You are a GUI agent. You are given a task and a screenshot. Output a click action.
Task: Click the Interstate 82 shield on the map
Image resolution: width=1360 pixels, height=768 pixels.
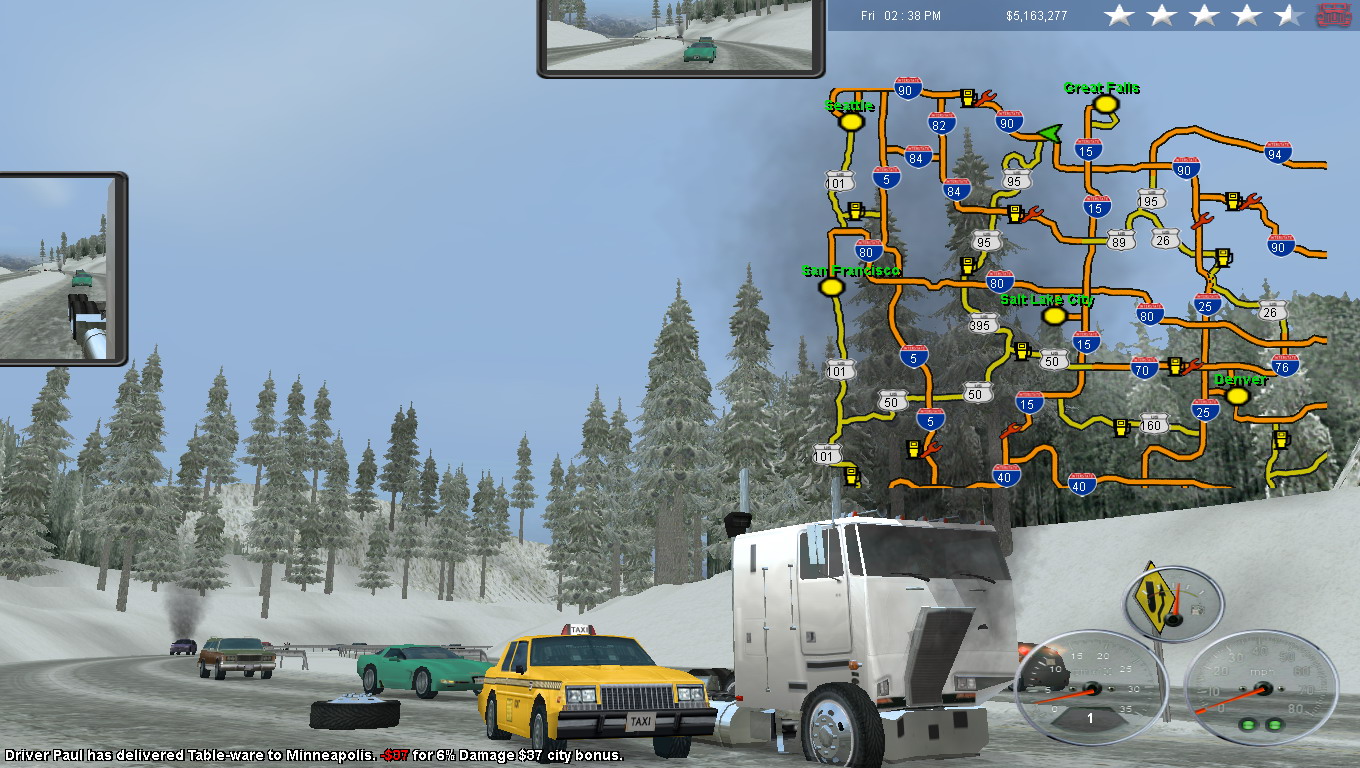[x=941, y=123]
